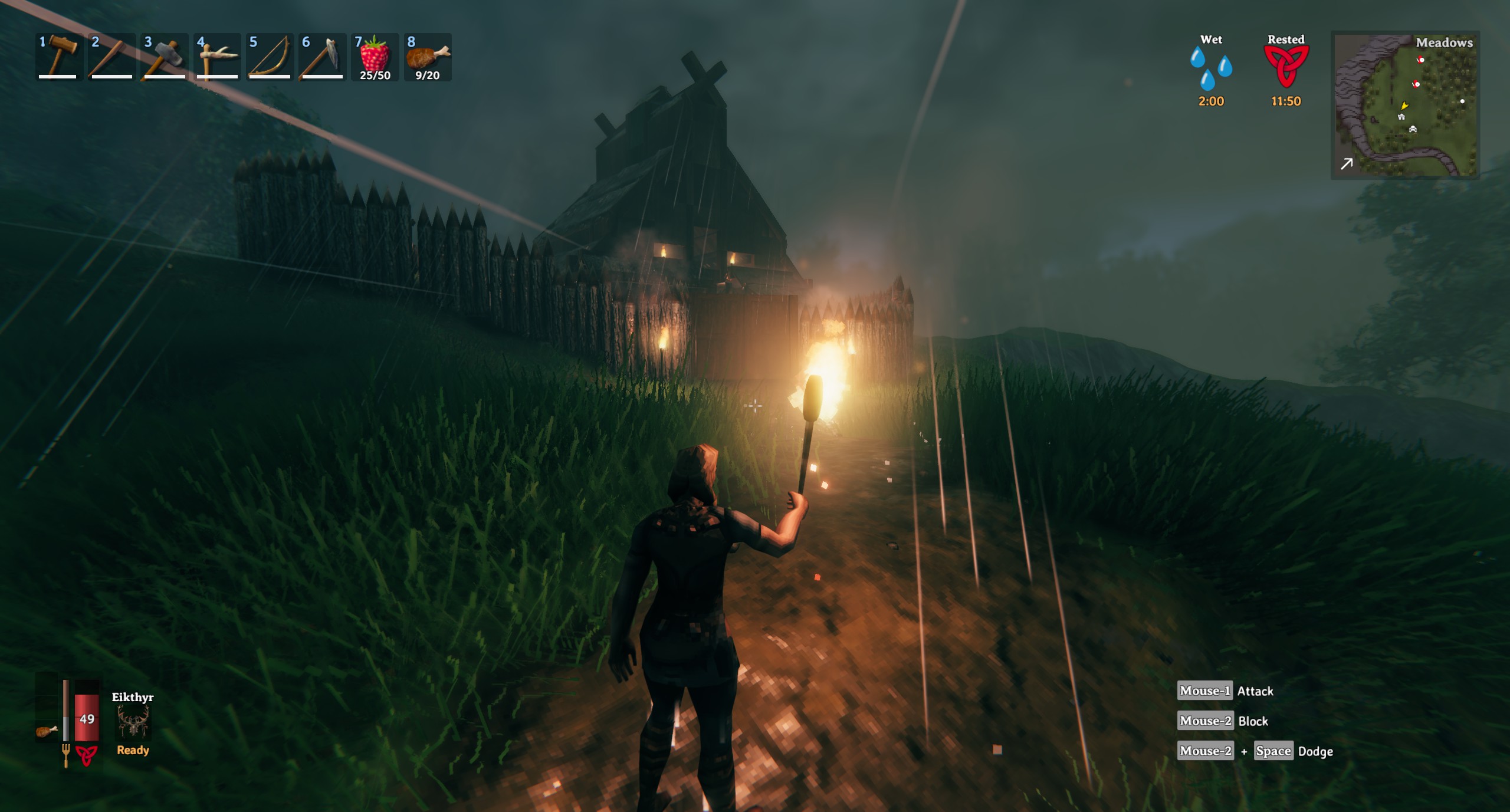
Task: Select the hoe in slot 6
Action: 322,57
